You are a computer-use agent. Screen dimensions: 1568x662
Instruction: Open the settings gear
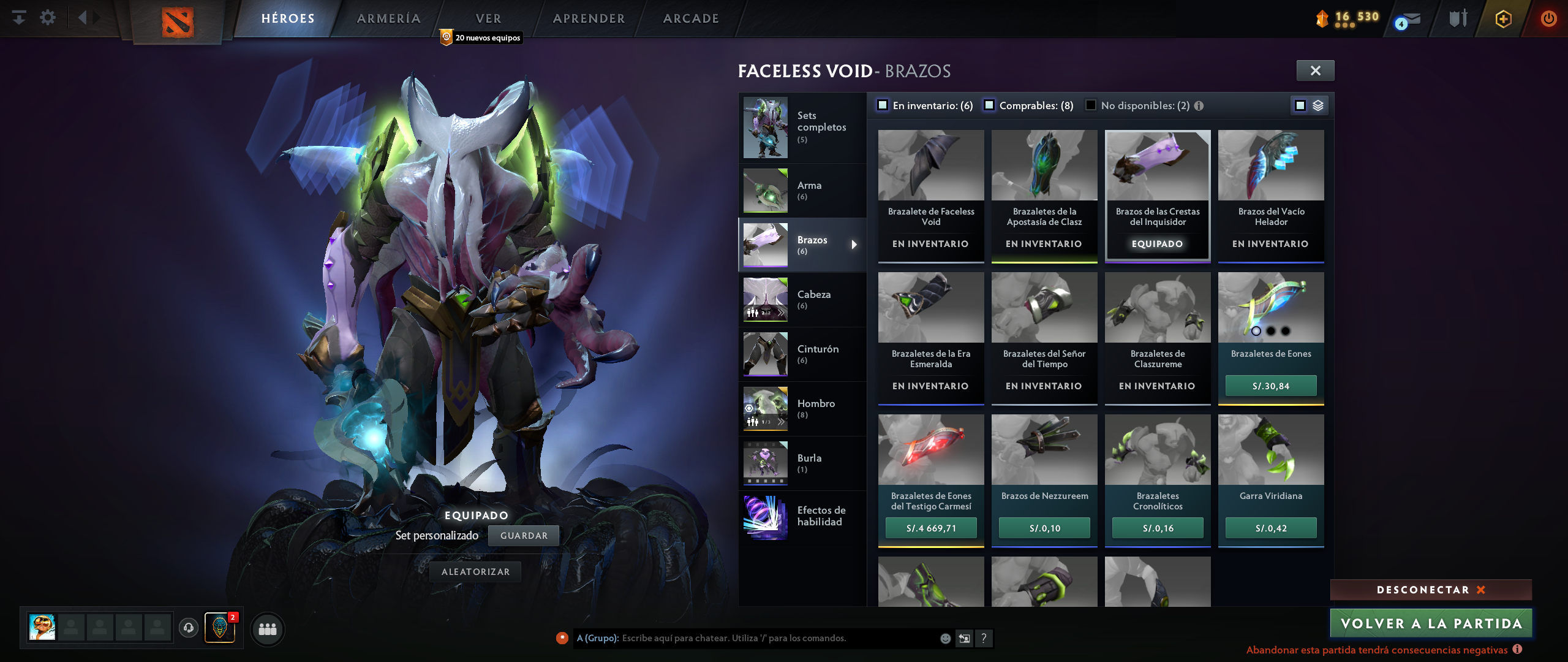47,18
